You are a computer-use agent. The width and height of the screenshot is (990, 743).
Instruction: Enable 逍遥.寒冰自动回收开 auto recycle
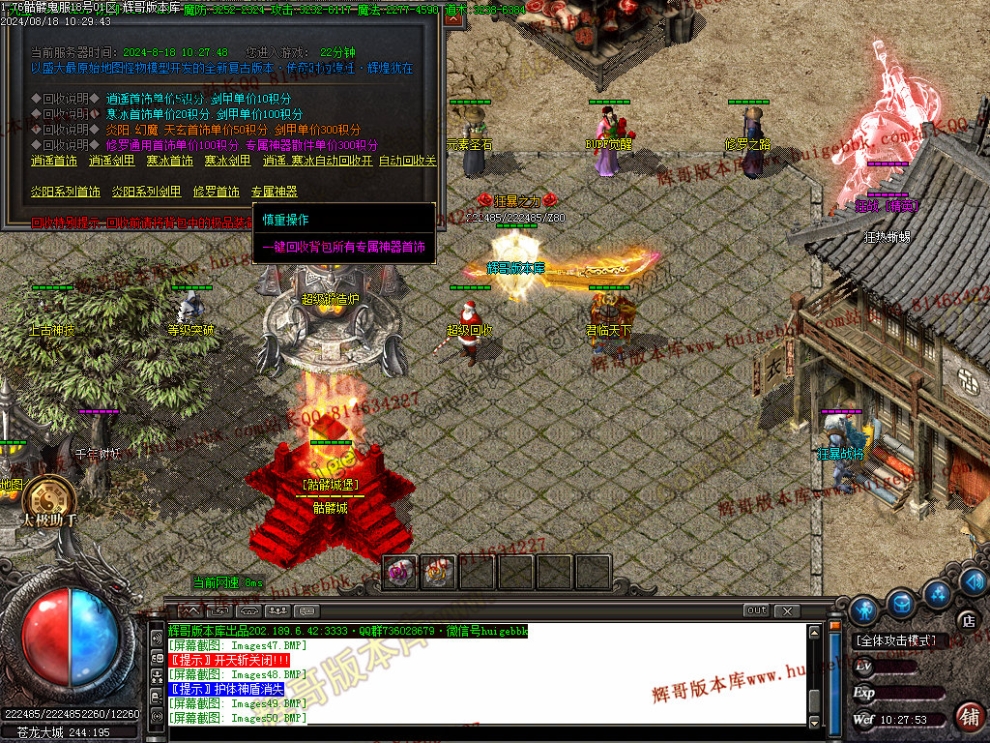[x=318, y=161]
